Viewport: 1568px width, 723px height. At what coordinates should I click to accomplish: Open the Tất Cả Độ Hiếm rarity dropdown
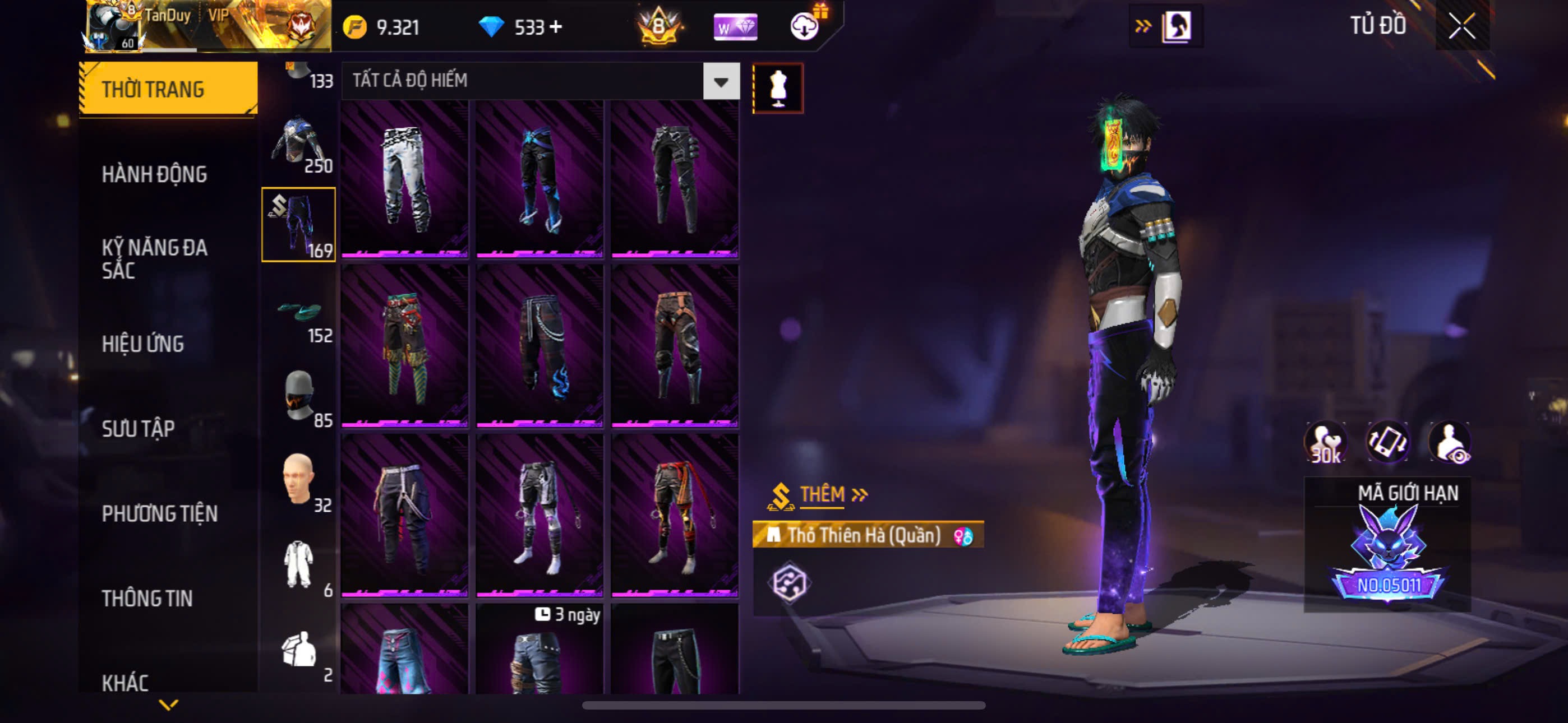[x=721, y=82]
